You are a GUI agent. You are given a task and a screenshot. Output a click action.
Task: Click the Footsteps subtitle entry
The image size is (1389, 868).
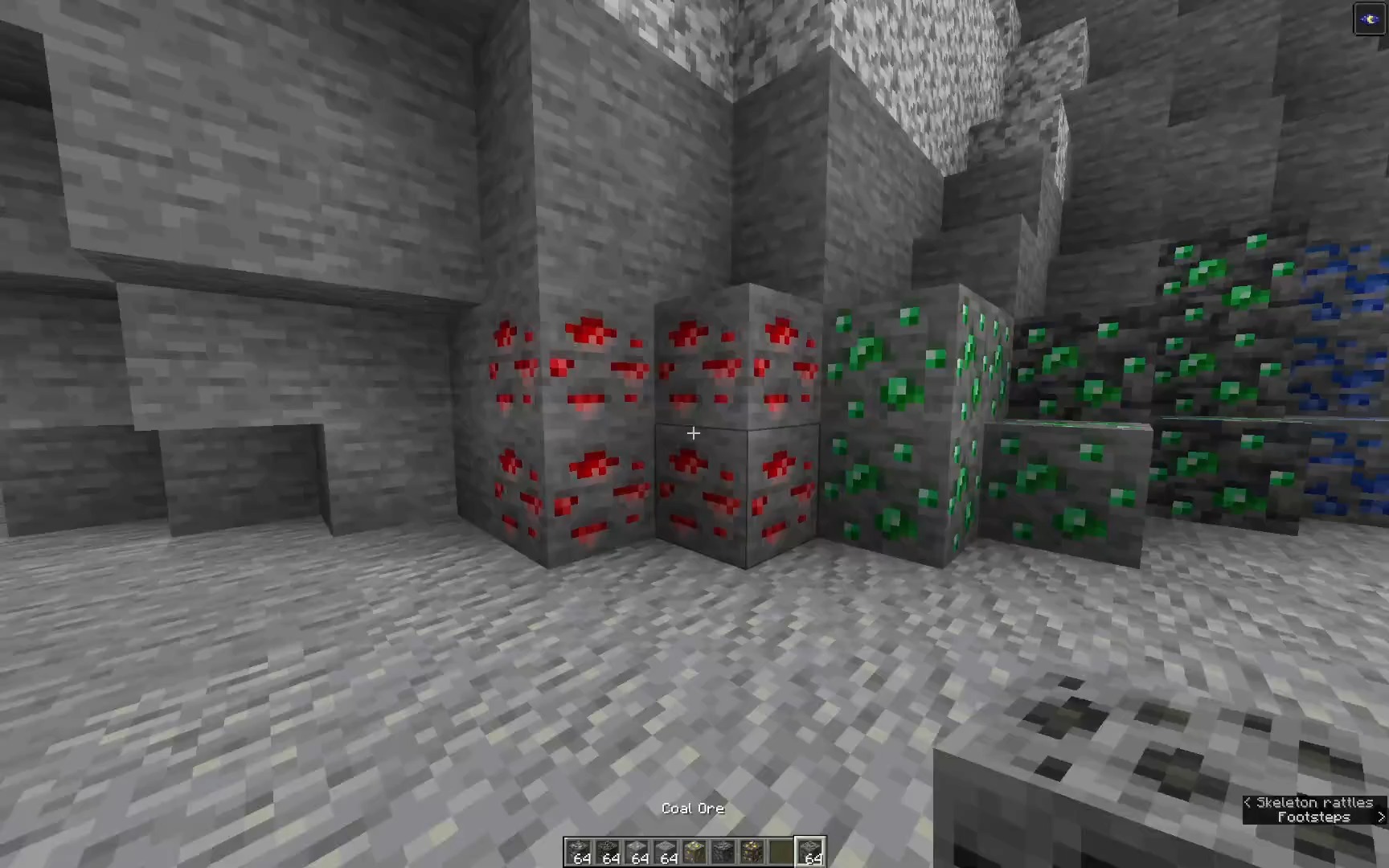pos(1315,817)
